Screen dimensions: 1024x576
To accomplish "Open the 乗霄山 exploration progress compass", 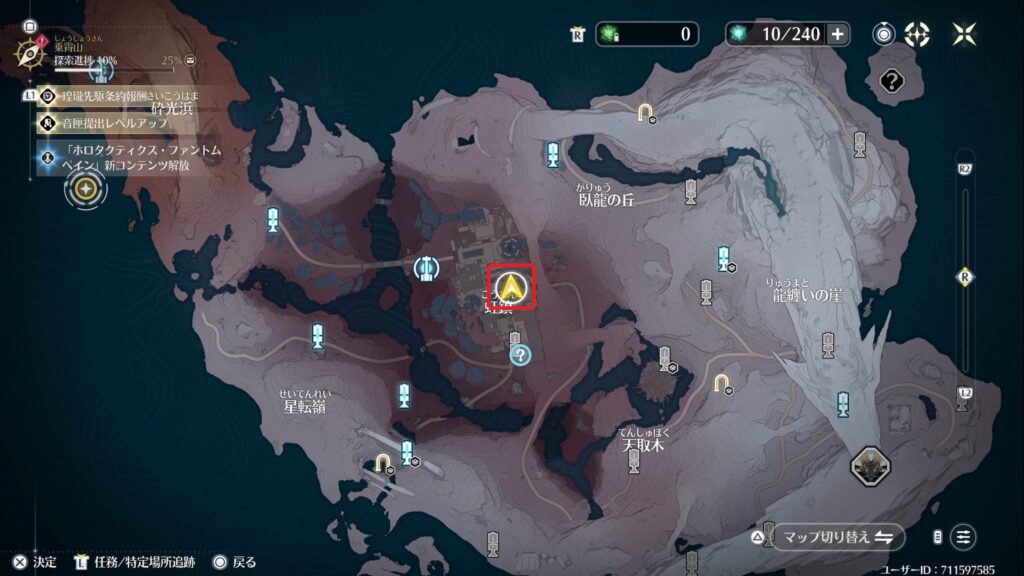I will click(x=28, y=51).
